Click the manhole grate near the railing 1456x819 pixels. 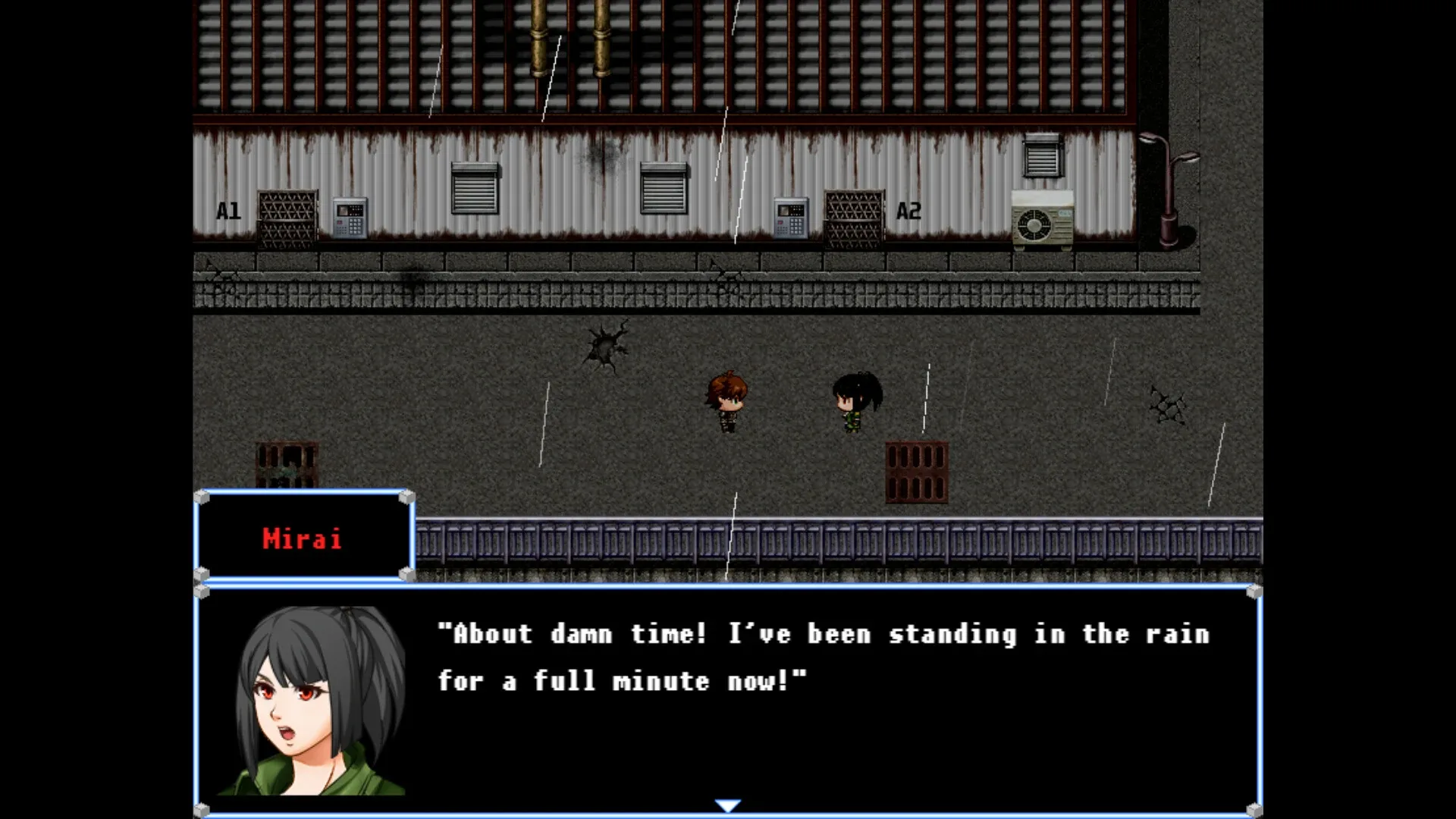pyautogui.click(x=917, y=470)
